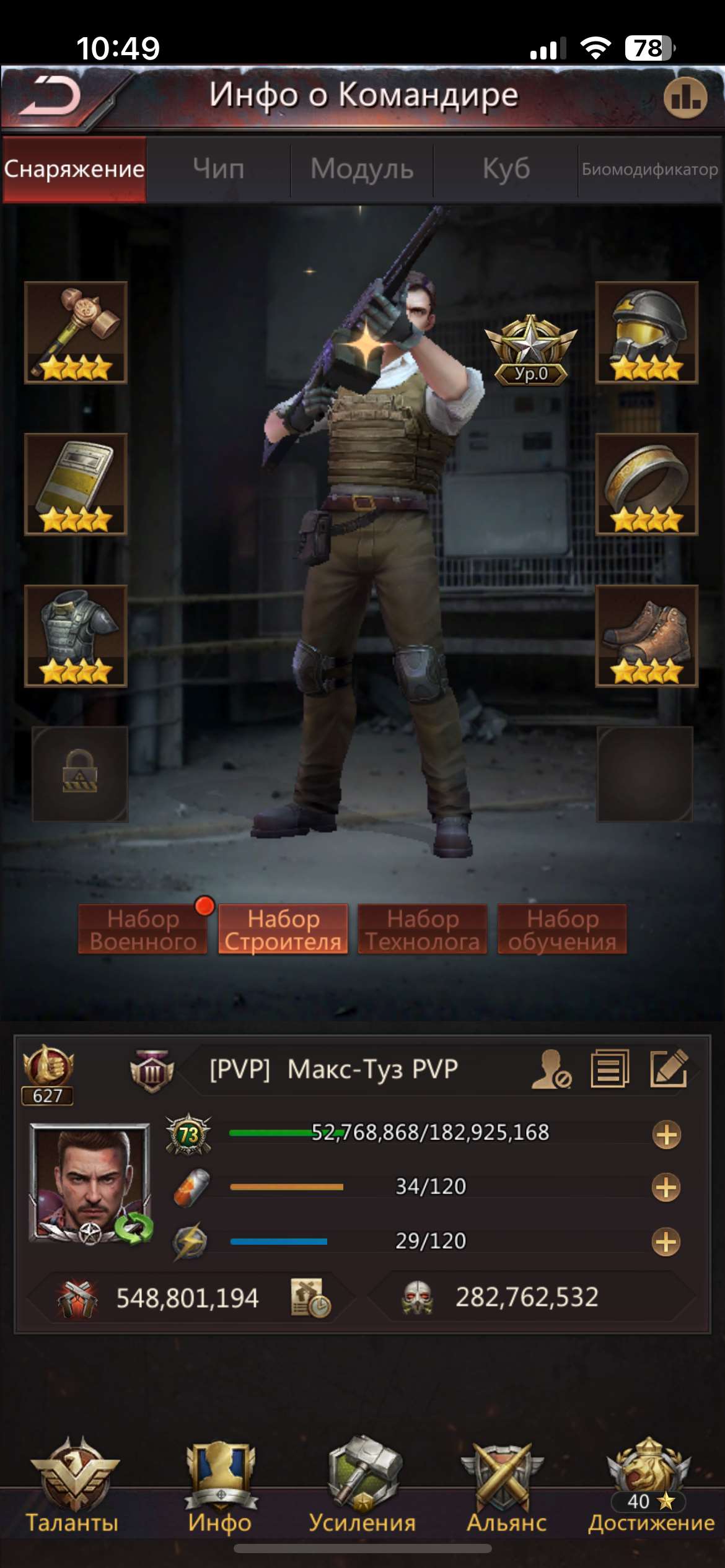Select the Набор обучения gear set

(x=562, y=930)
